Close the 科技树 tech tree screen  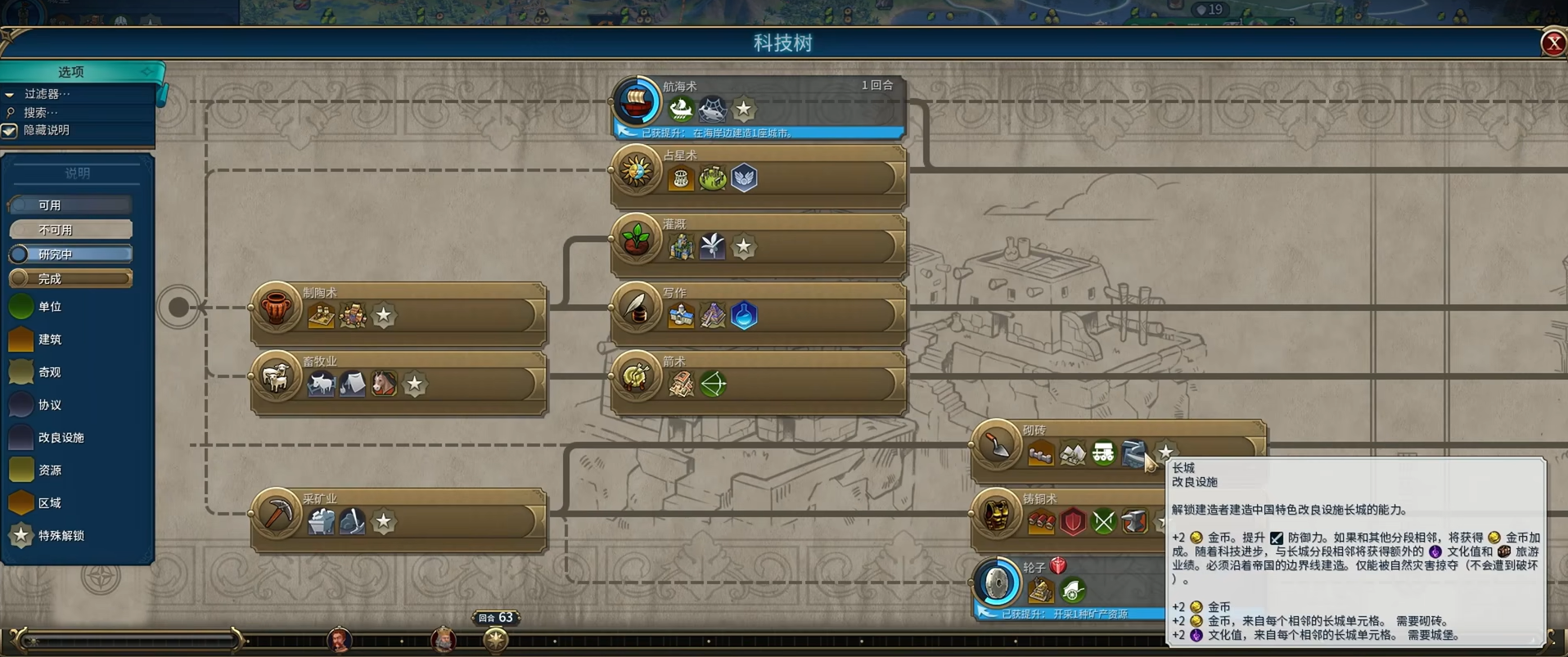tap(1552, 43)
